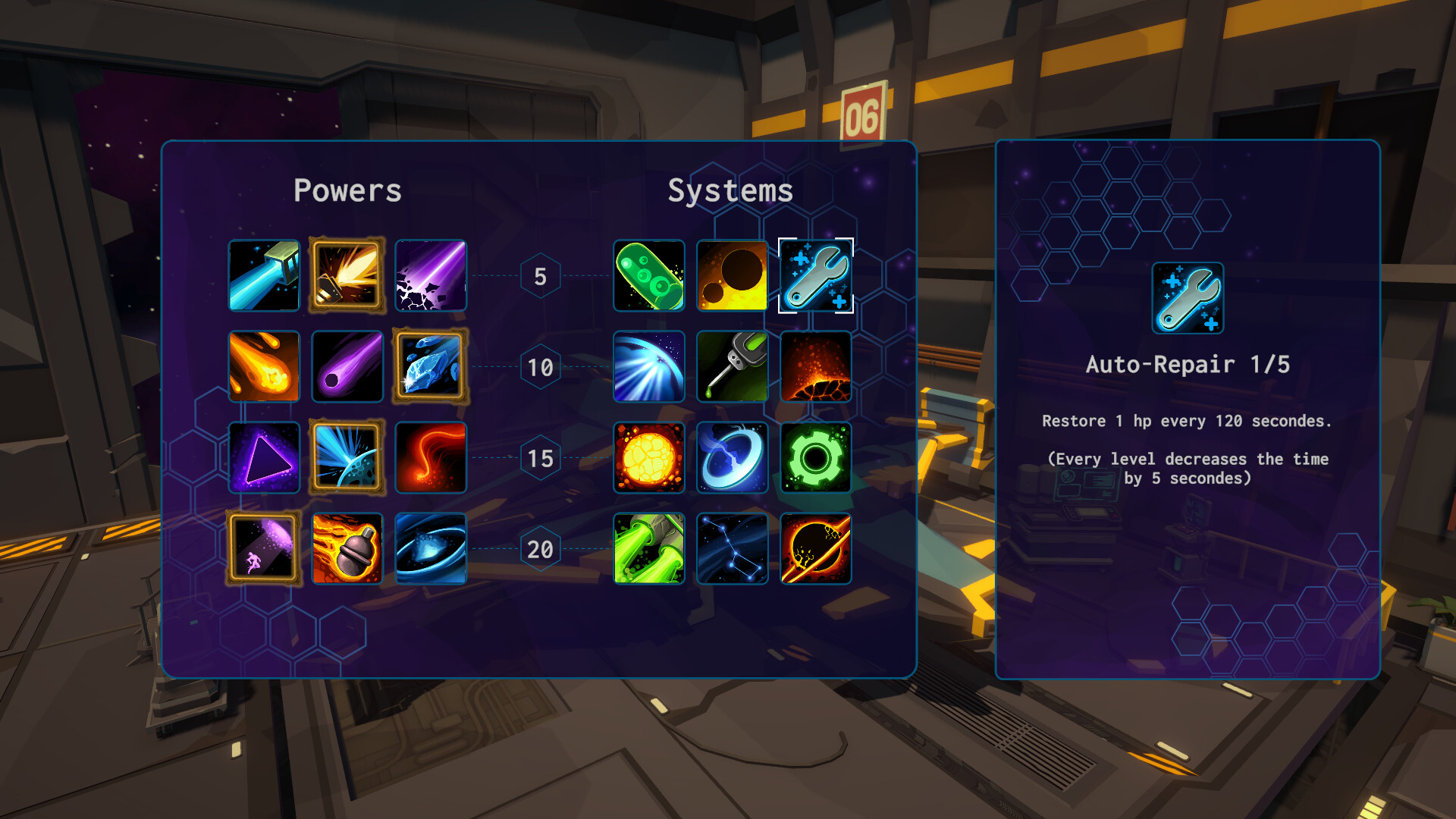The image size is (1456, 819).
Task: Select the green capsule system at level 5
Action: click(x=649, y=276)
